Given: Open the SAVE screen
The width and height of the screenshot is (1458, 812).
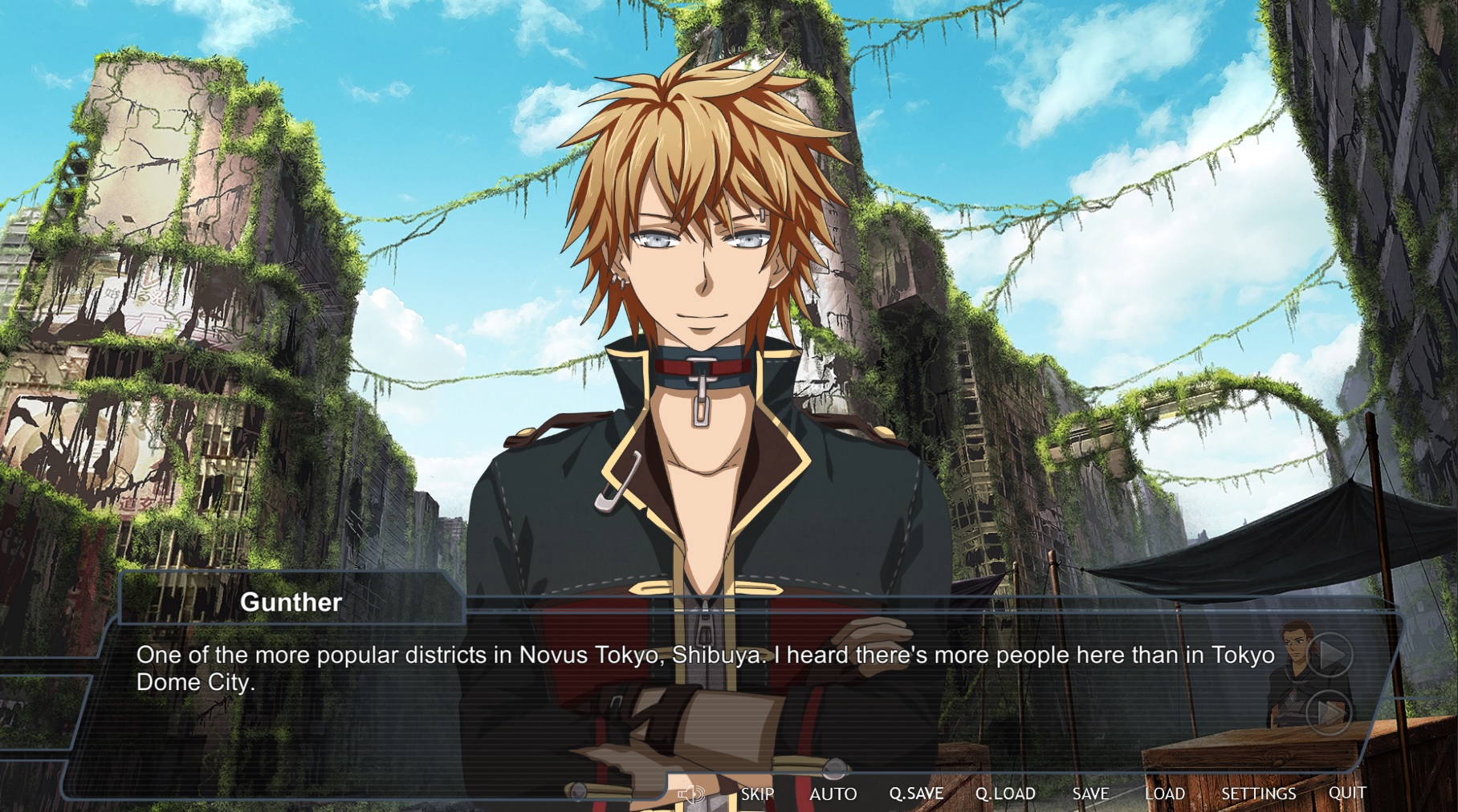Looking at the screenshot, I should click(x=1089, y=794).
